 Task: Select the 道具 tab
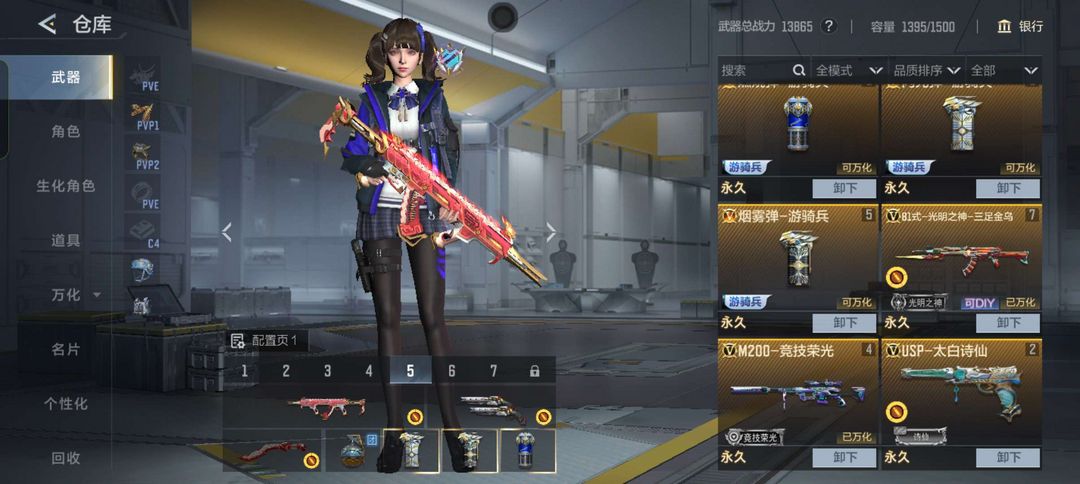pos(66,240)
